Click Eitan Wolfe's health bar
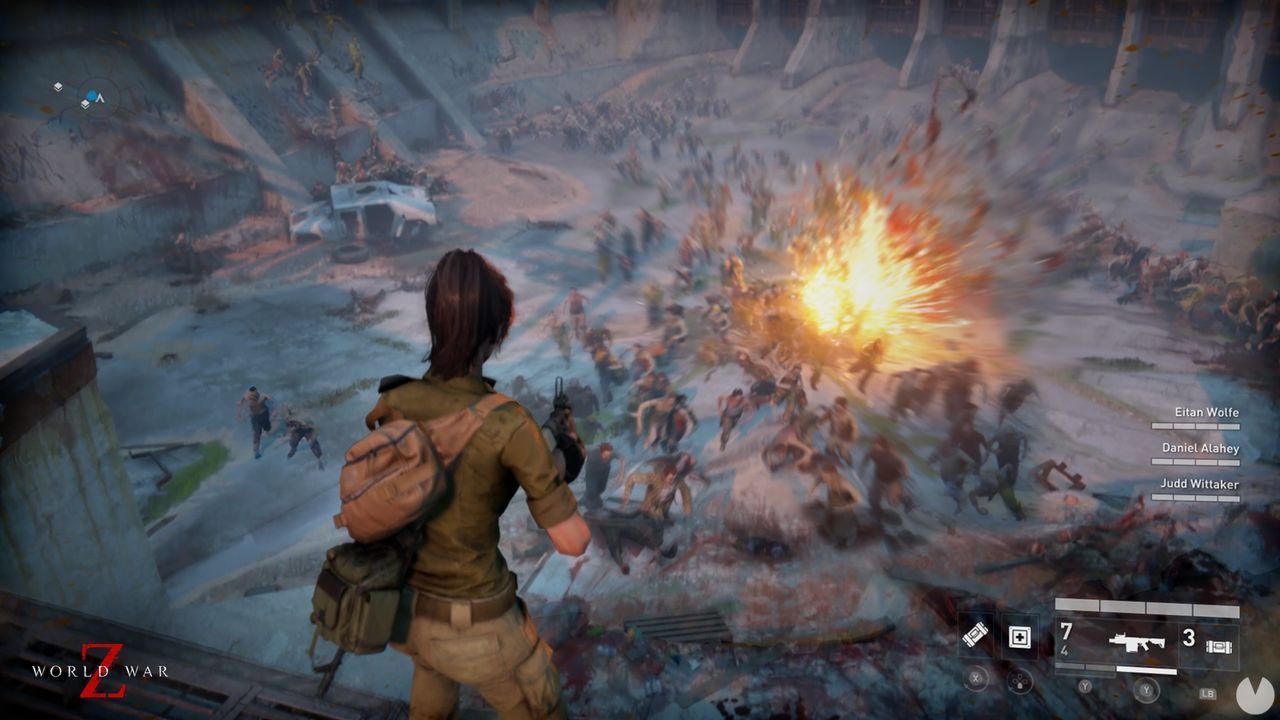1280x720 pixels. click(x=1196, y=424)
